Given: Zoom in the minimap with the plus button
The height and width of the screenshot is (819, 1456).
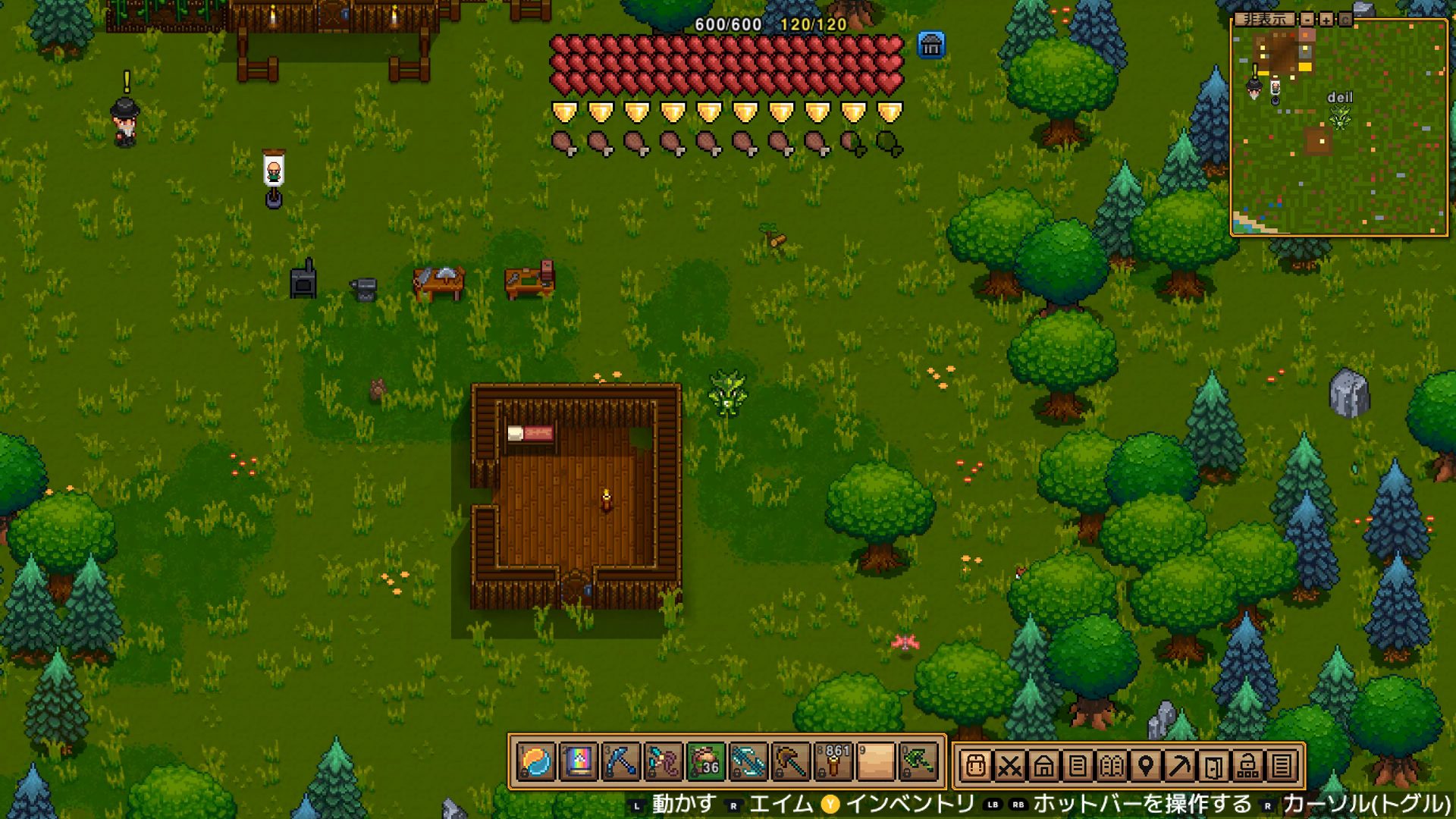Looking at the screenshot, I should (x=1326, y=19).
